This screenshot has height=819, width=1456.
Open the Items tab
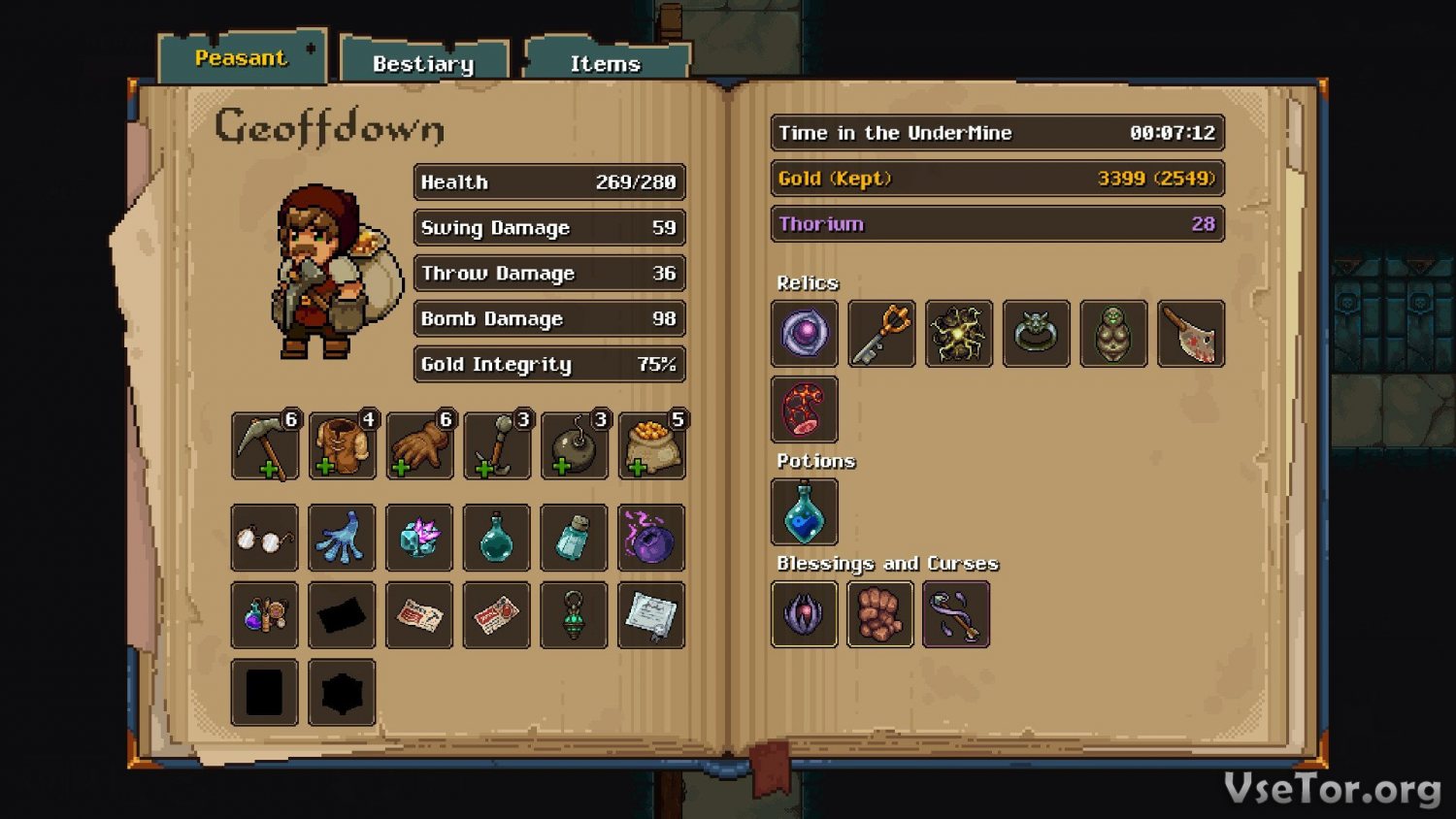605,64
